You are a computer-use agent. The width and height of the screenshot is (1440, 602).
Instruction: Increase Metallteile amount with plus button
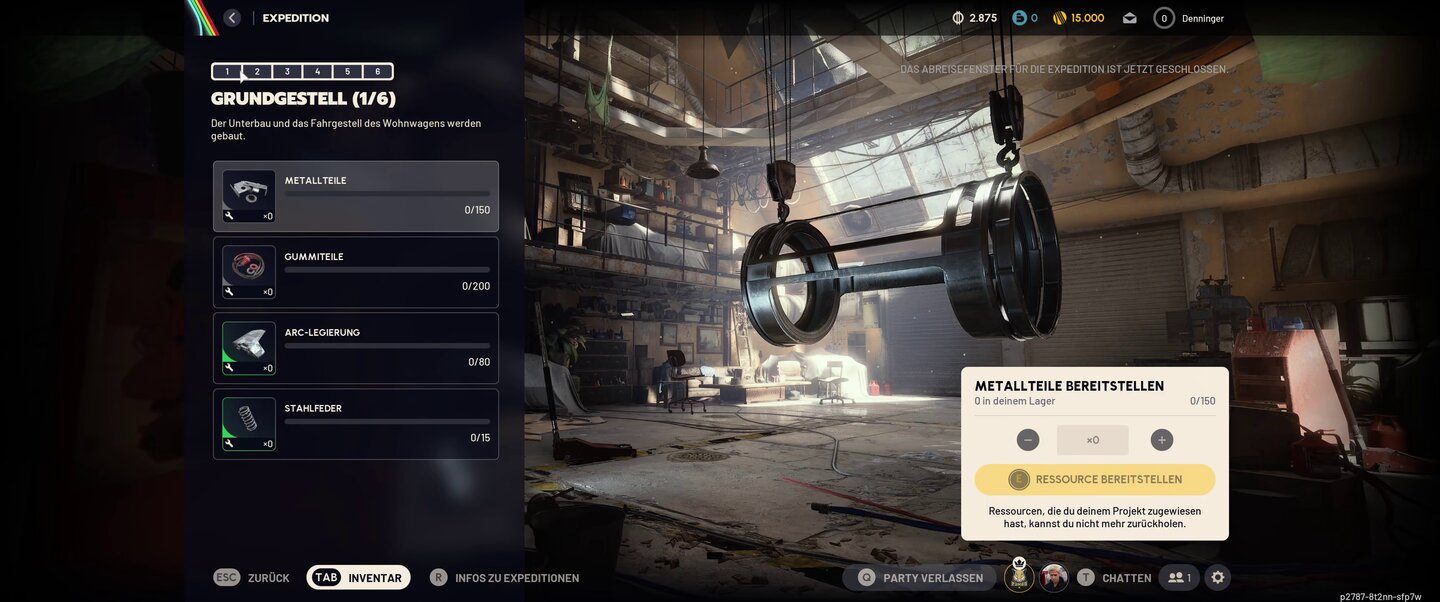click(1161, 440)
